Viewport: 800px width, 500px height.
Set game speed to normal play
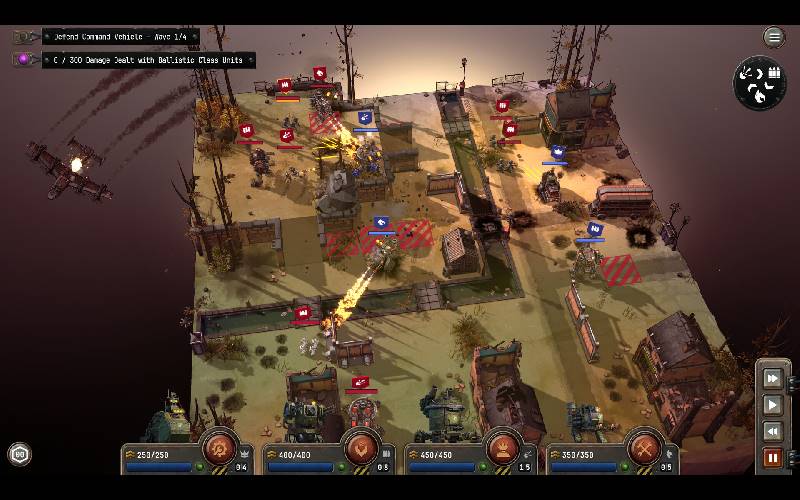[x=772, y=405]
